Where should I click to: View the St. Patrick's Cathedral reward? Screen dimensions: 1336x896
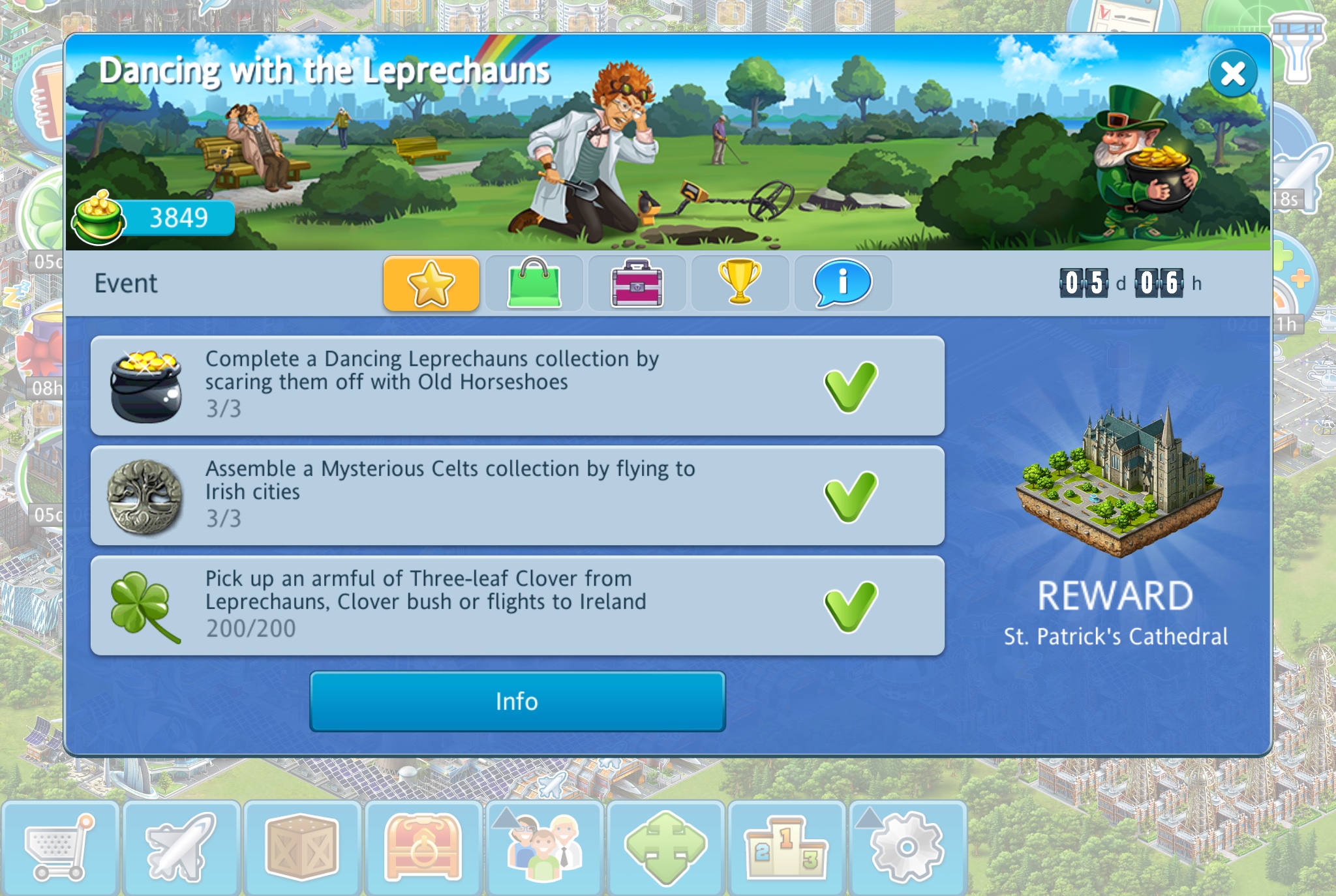1117,483
